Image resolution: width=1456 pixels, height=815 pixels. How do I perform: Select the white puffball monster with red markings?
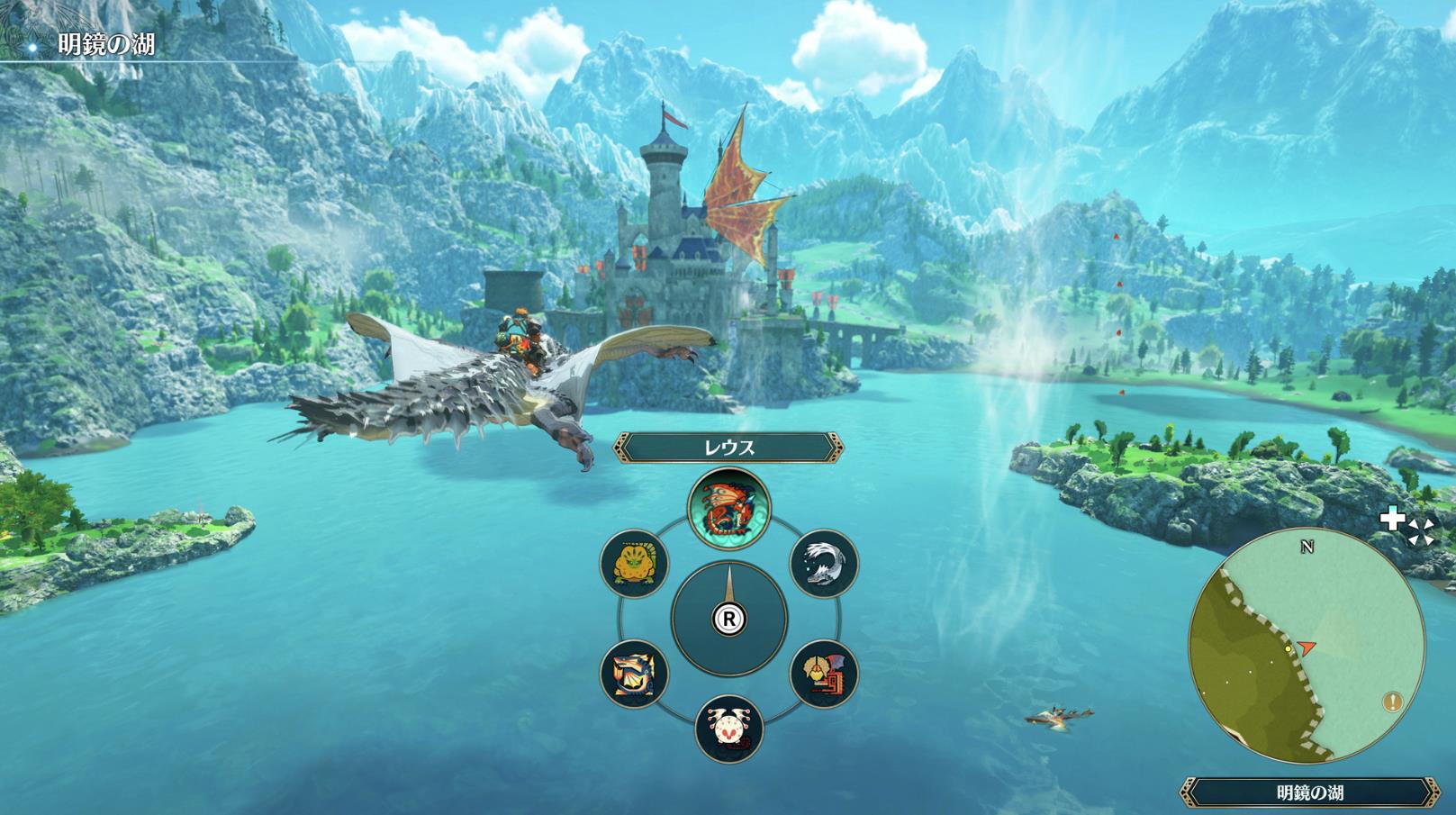click(728, 729)
